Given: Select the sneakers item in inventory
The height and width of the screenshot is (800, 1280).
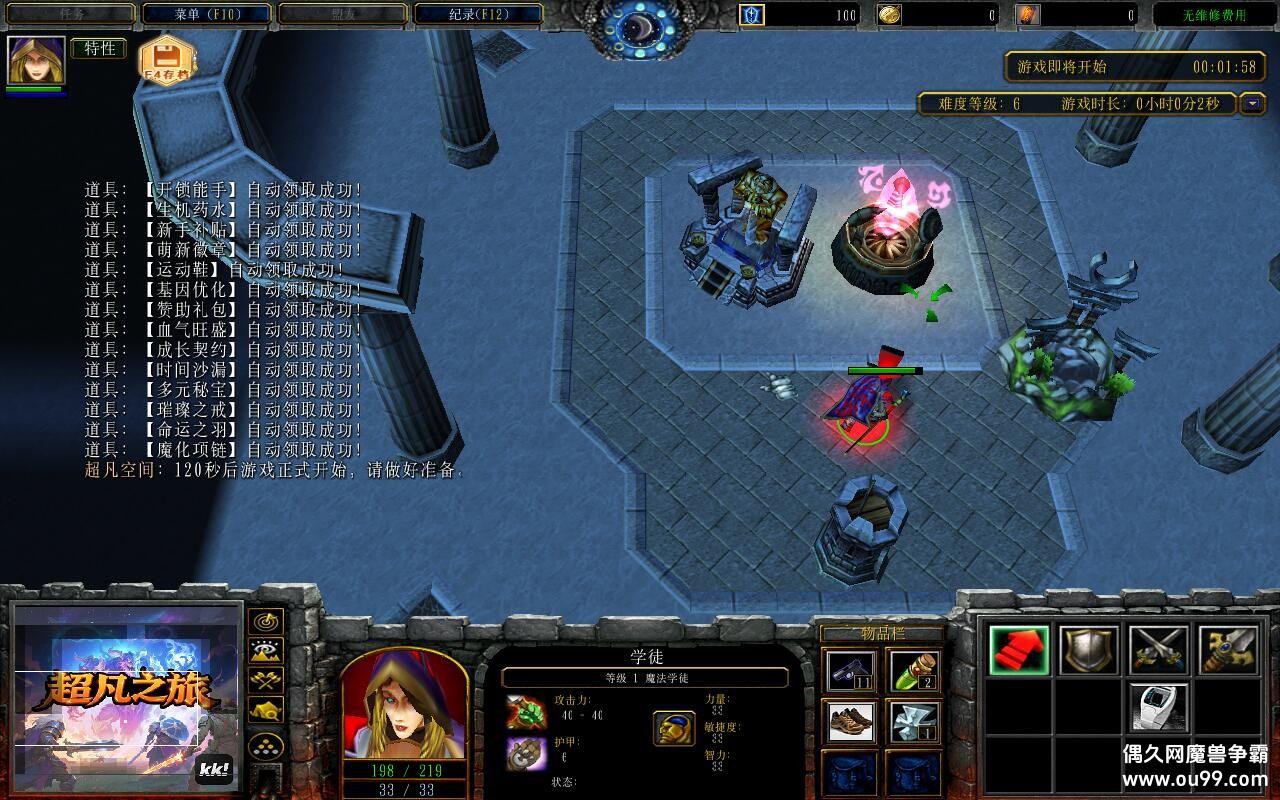Looking at the screenshot, I should click(851, 721).
